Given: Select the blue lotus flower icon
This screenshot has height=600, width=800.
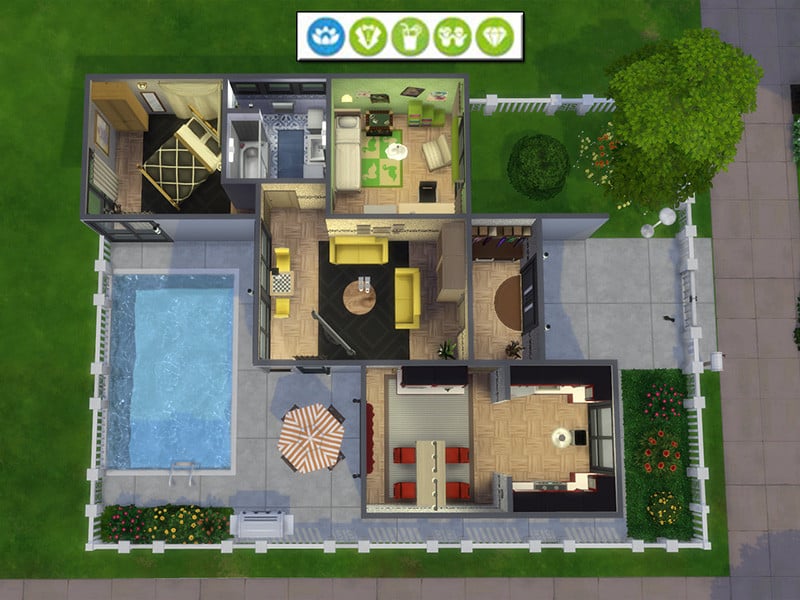Looking at the screenshot, I should click(x=326, y=37).
